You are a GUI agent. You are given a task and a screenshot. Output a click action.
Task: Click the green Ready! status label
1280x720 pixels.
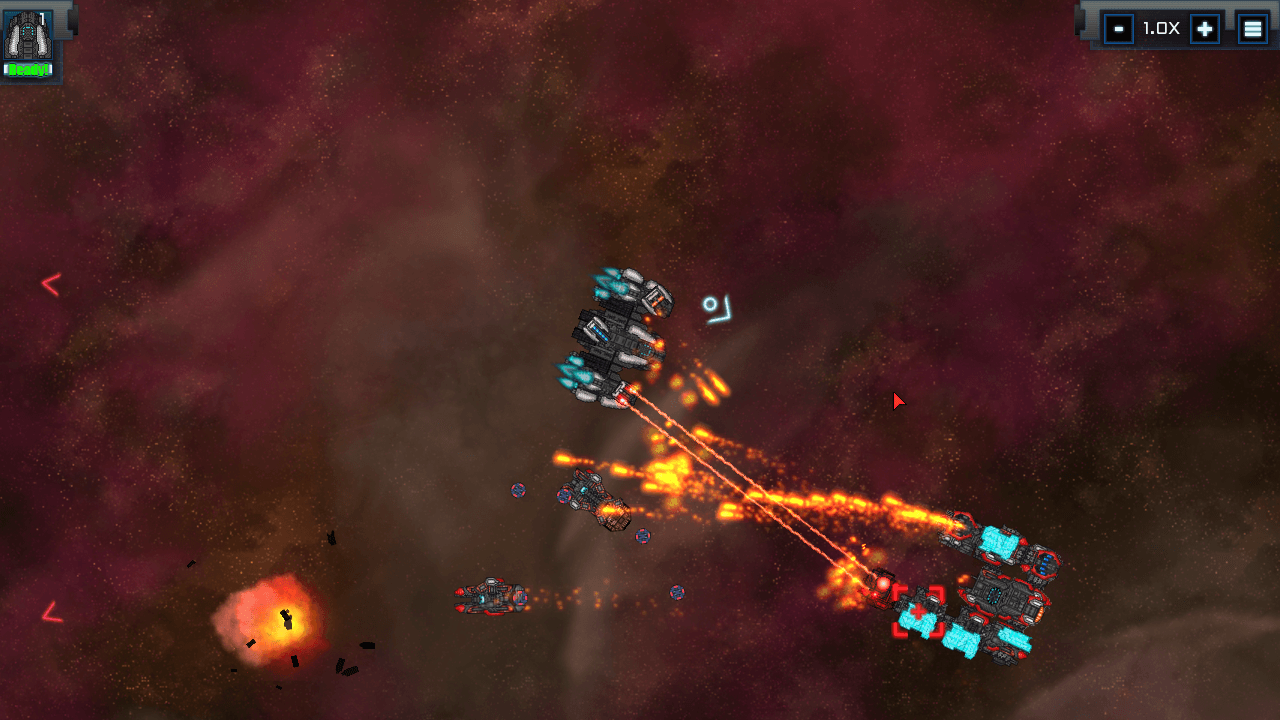click(27, 68)
